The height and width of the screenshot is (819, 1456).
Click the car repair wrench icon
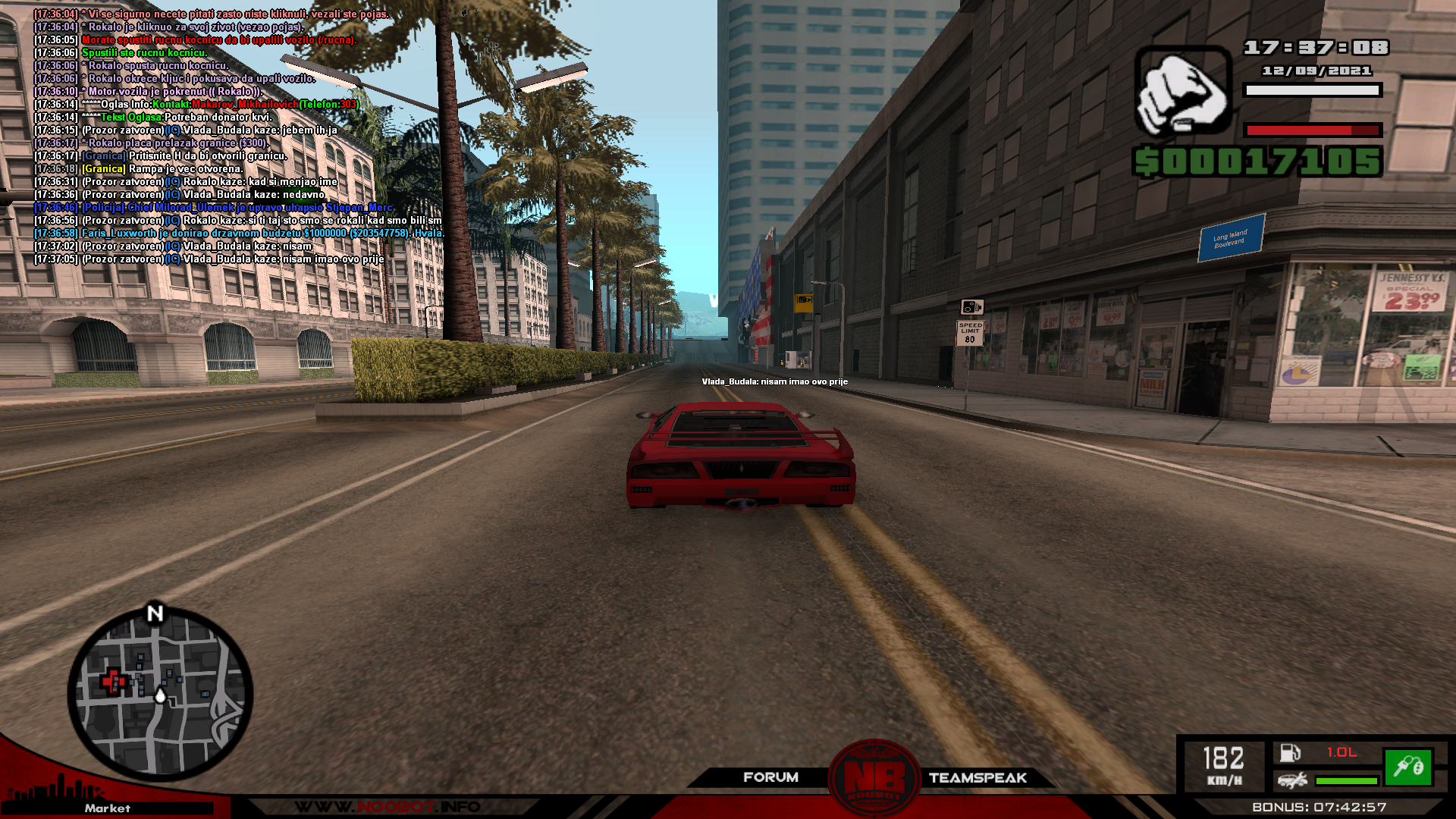click(1291, 780)
